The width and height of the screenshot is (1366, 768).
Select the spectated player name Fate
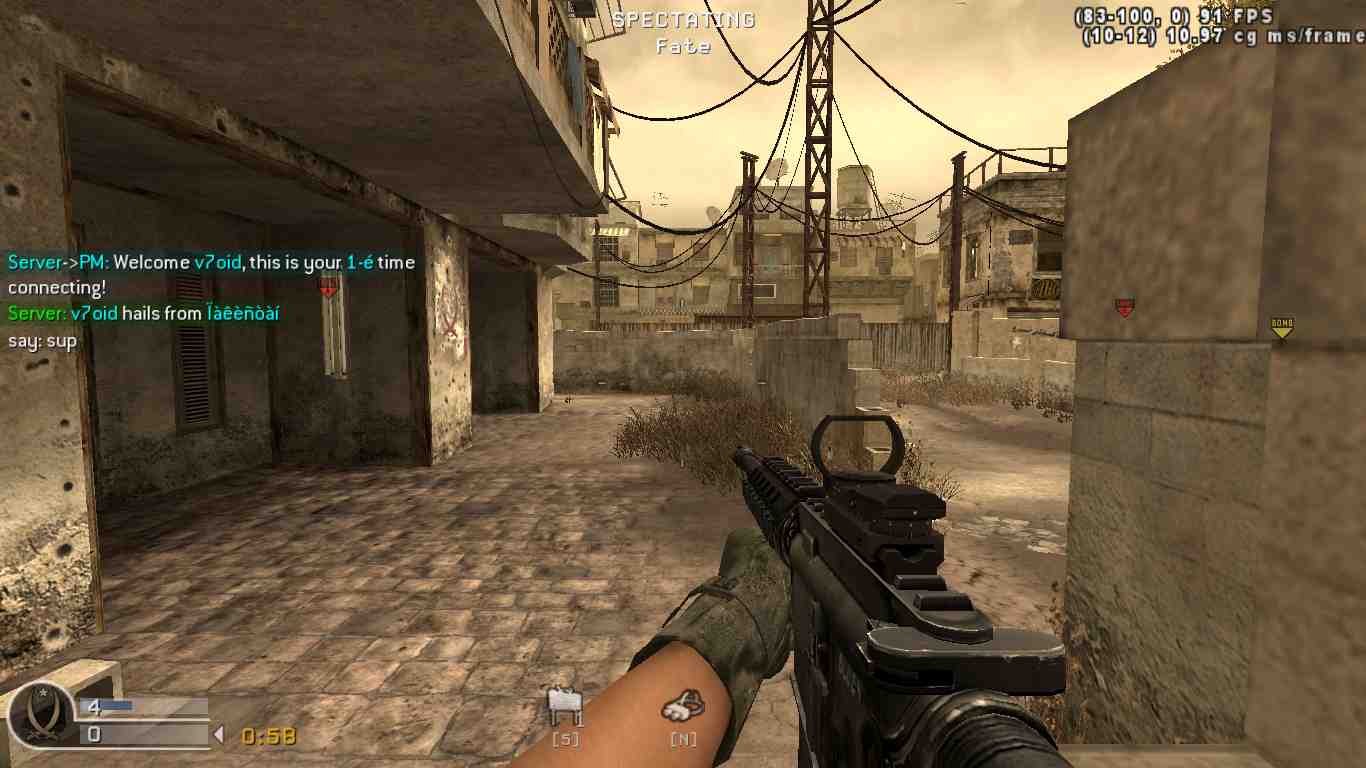pos(684,46)
